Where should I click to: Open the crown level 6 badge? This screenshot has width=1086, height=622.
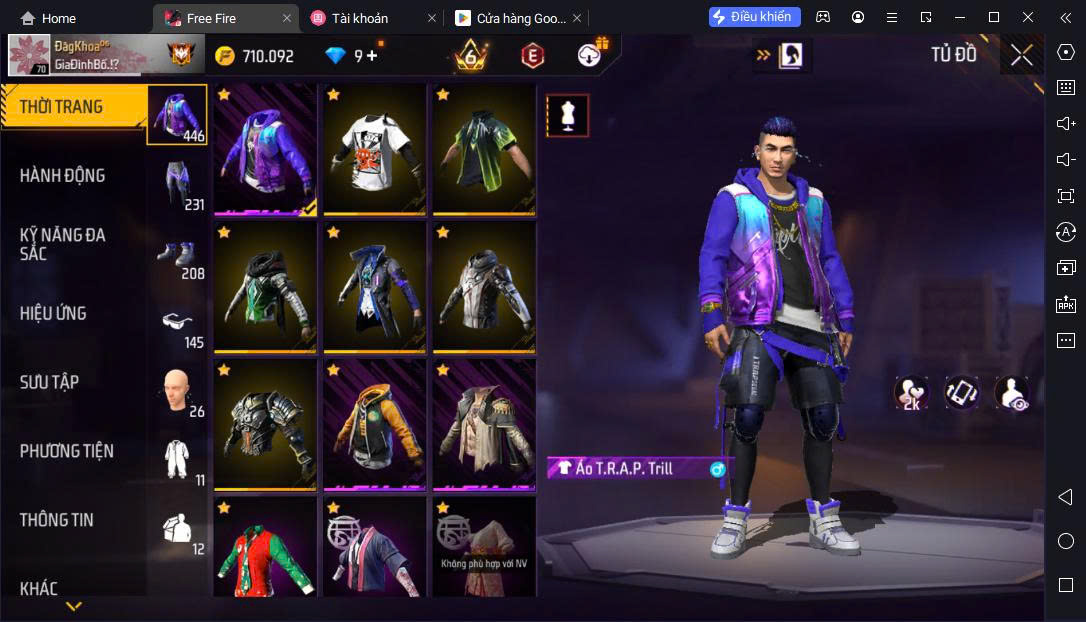coord(471,56)
